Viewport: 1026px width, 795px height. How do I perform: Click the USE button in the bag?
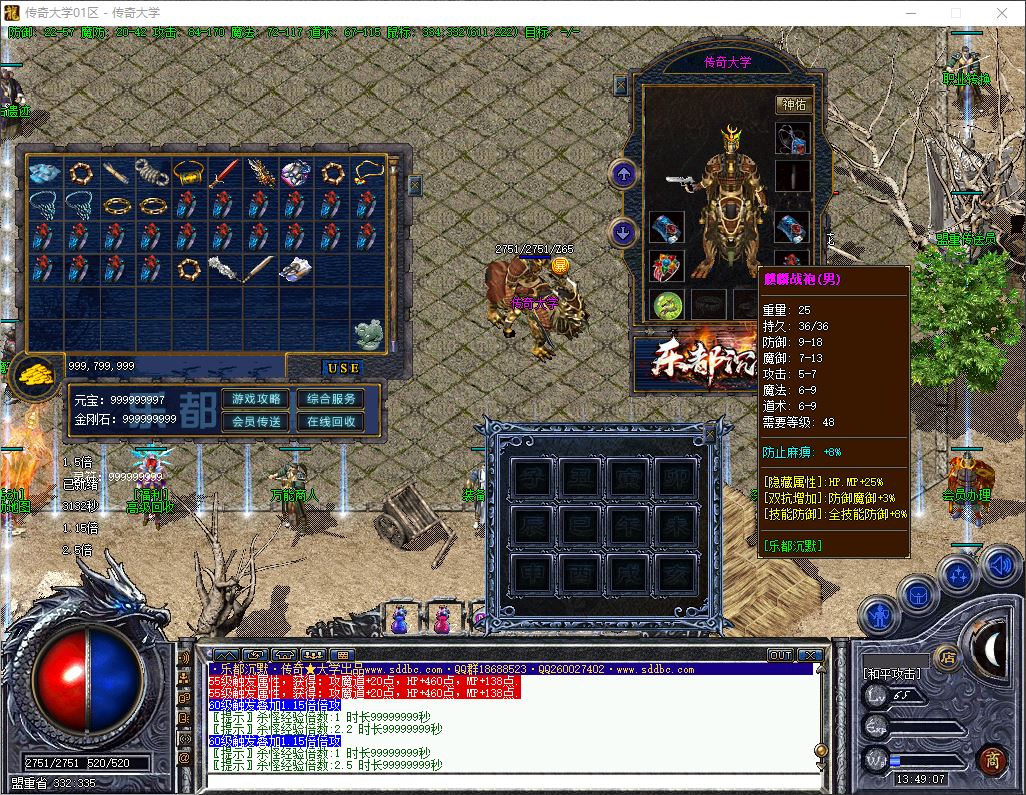coord(343,368)
